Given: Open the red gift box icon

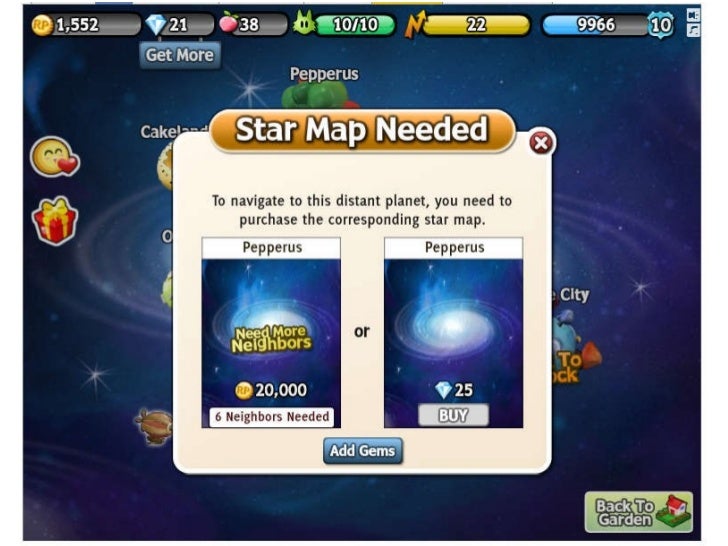Looking at the screenshot, I should click(55, 220).
